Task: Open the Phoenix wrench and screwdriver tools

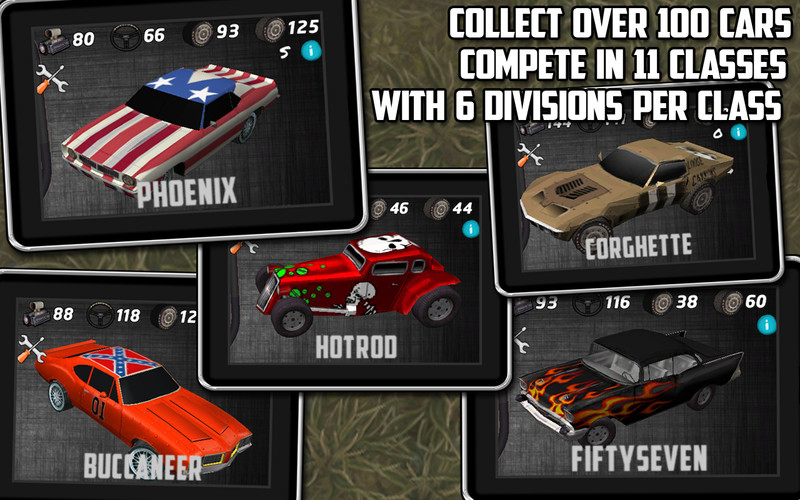Action: 49,78
